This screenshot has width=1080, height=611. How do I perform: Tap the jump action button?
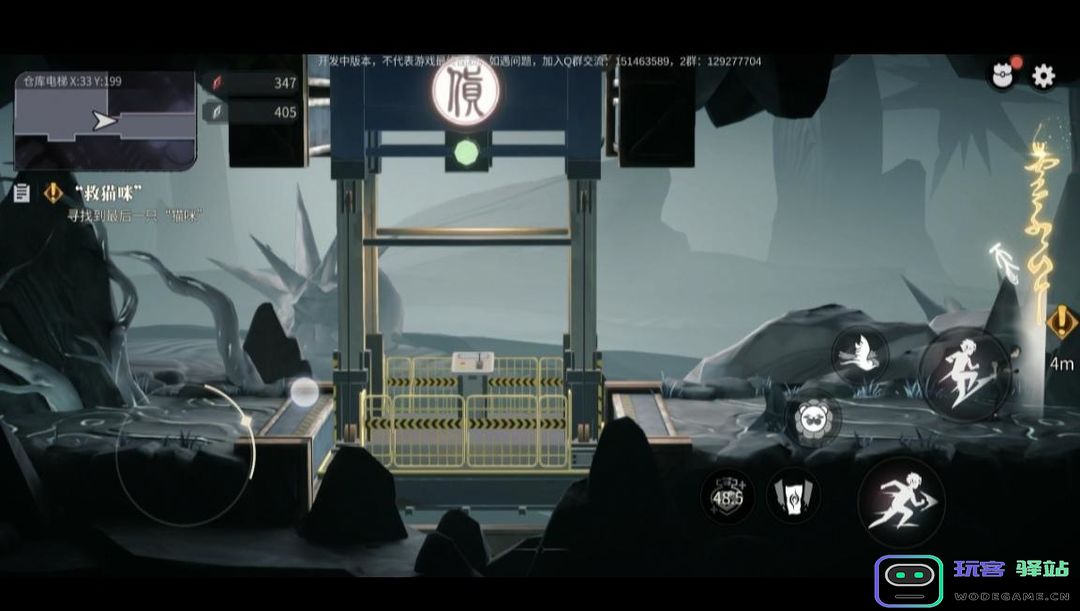coord(965,374)
